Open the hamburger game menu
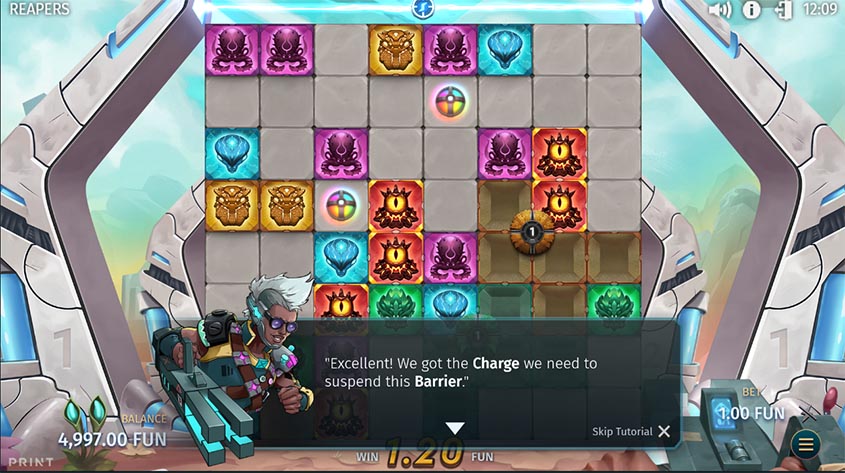The width and height of the screenshot is (845, 473). coord(805,444)
